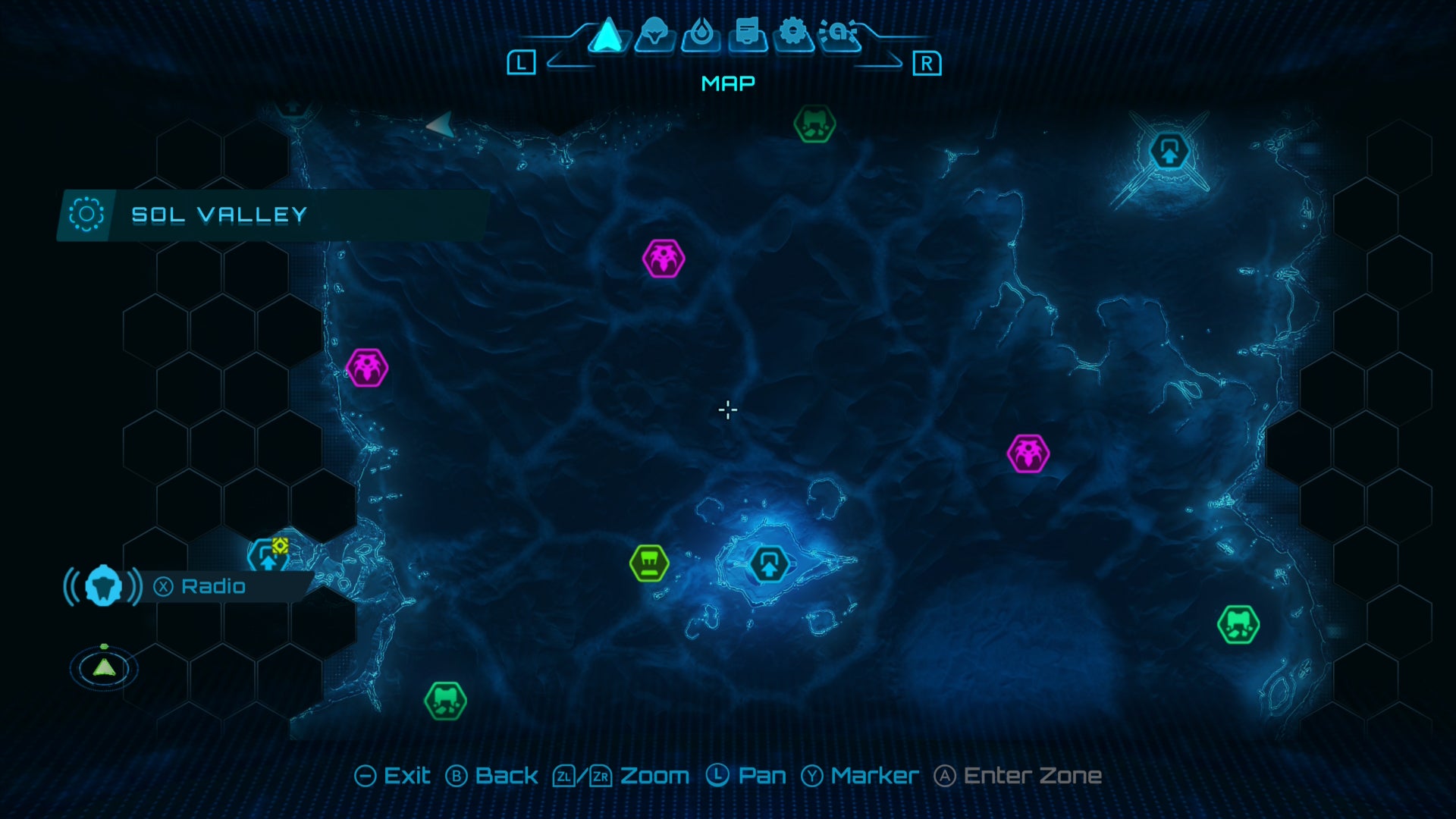Select the Sol Valley area label
Viewport: 1456px width, 819px height.
point(218,215)
